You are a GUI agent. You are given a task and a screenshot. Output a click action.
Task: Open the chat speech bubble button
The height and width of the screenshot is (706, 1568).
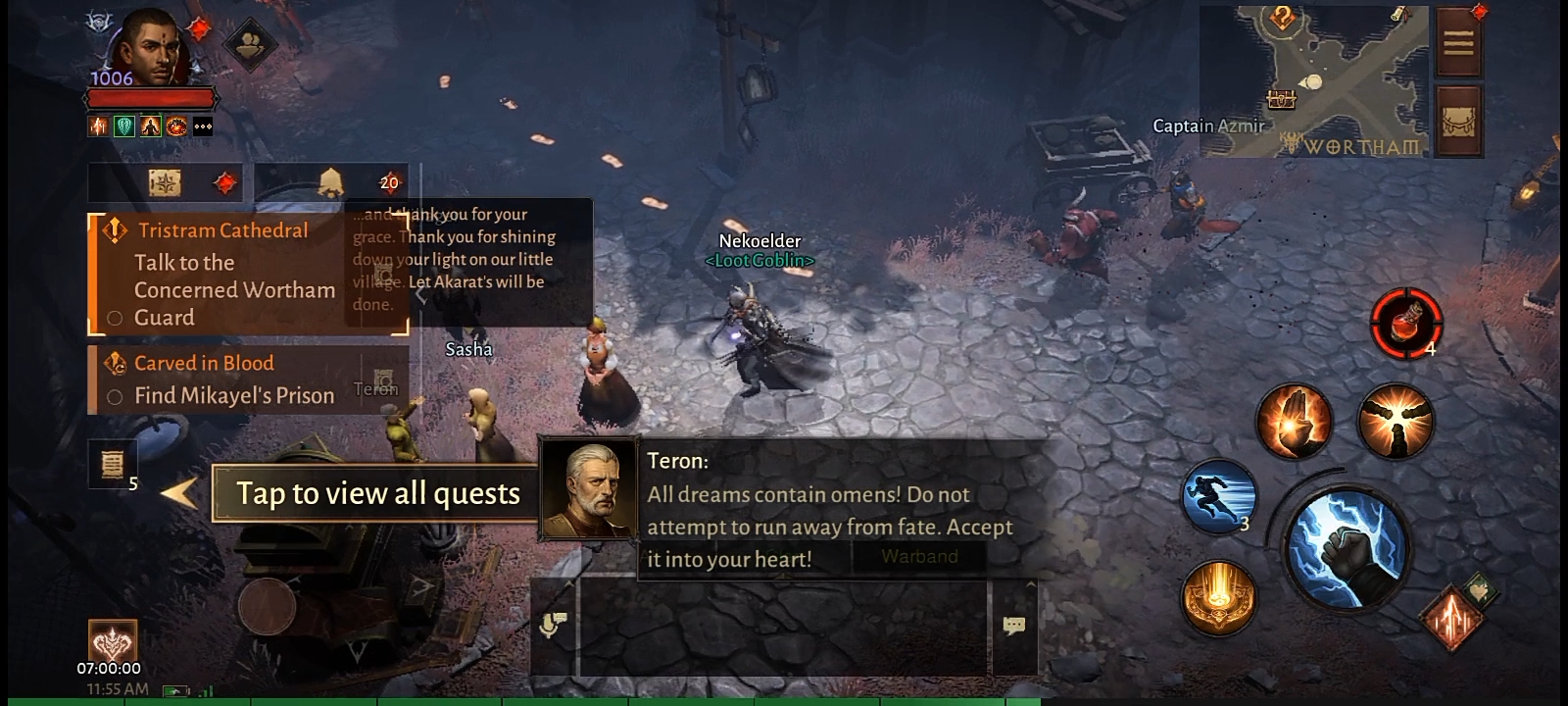point(1013,626)
